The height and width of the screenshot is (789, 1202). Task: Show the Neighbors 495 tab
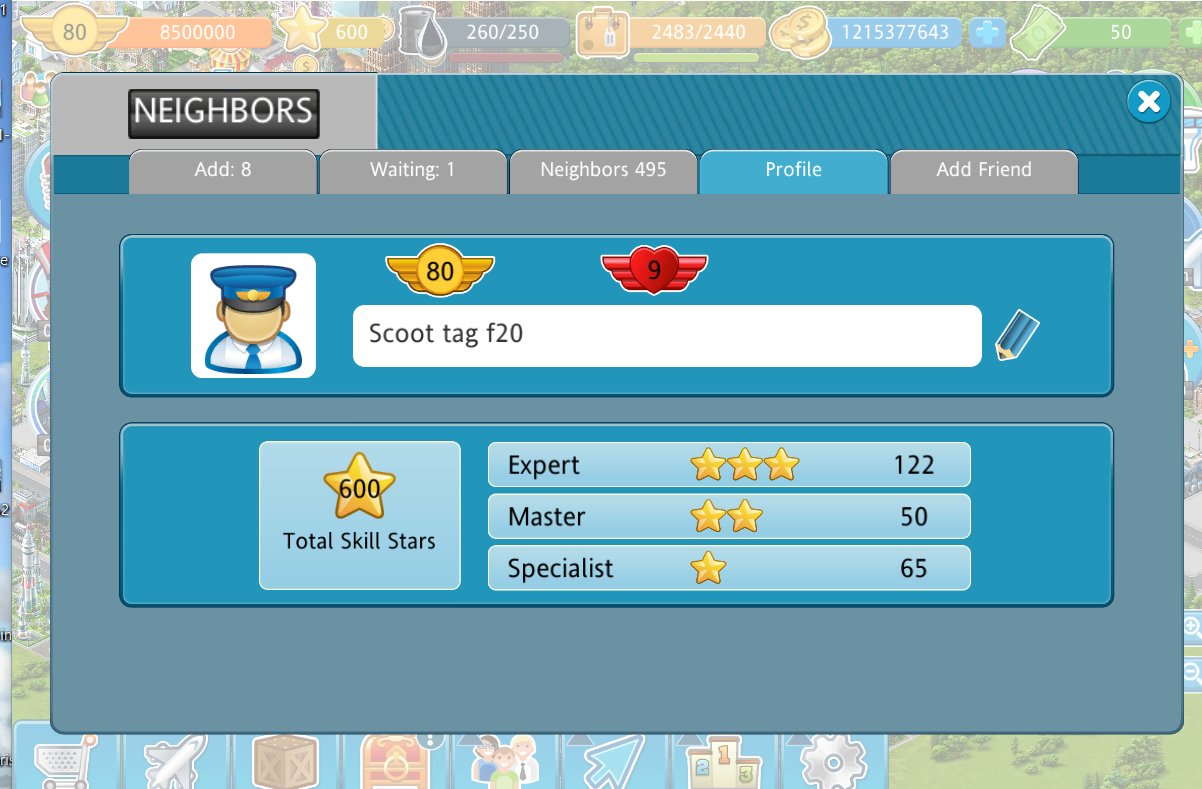tap(603, 170)
